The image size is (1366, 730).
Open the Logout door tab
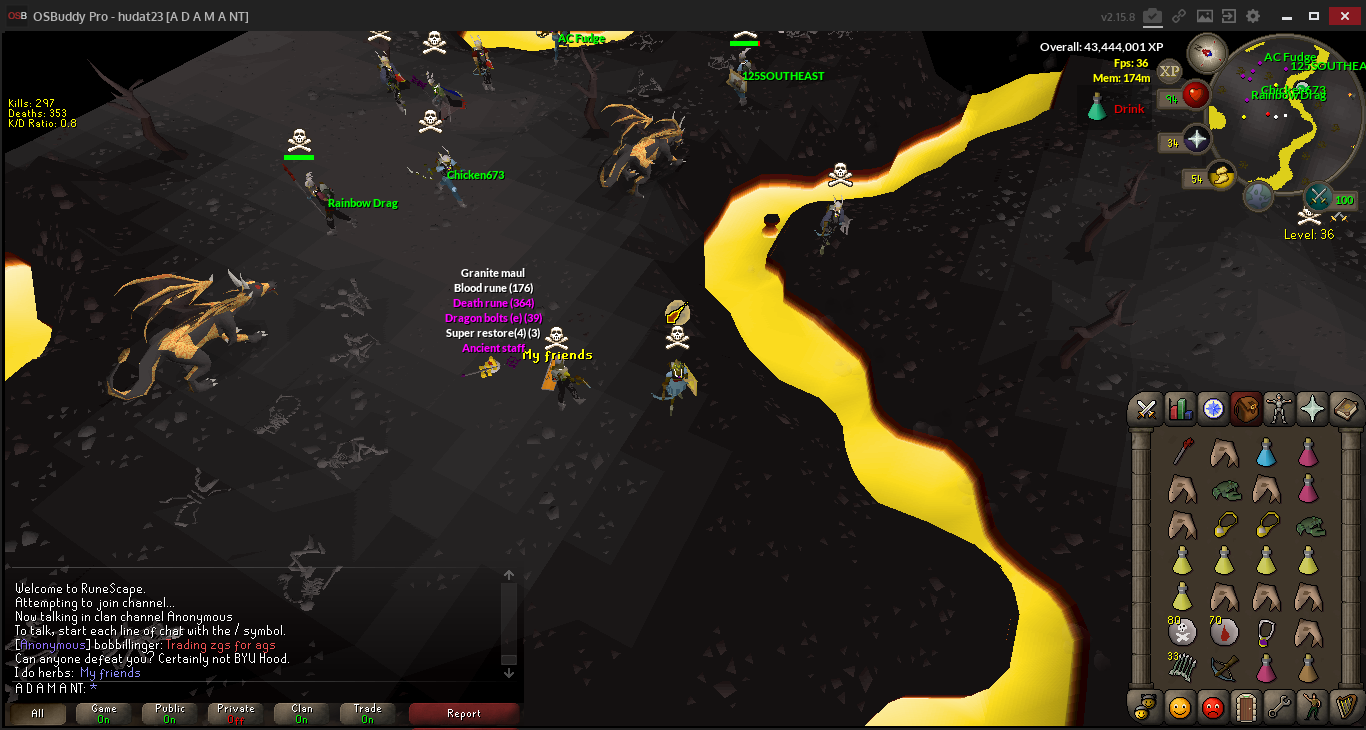1245,708
